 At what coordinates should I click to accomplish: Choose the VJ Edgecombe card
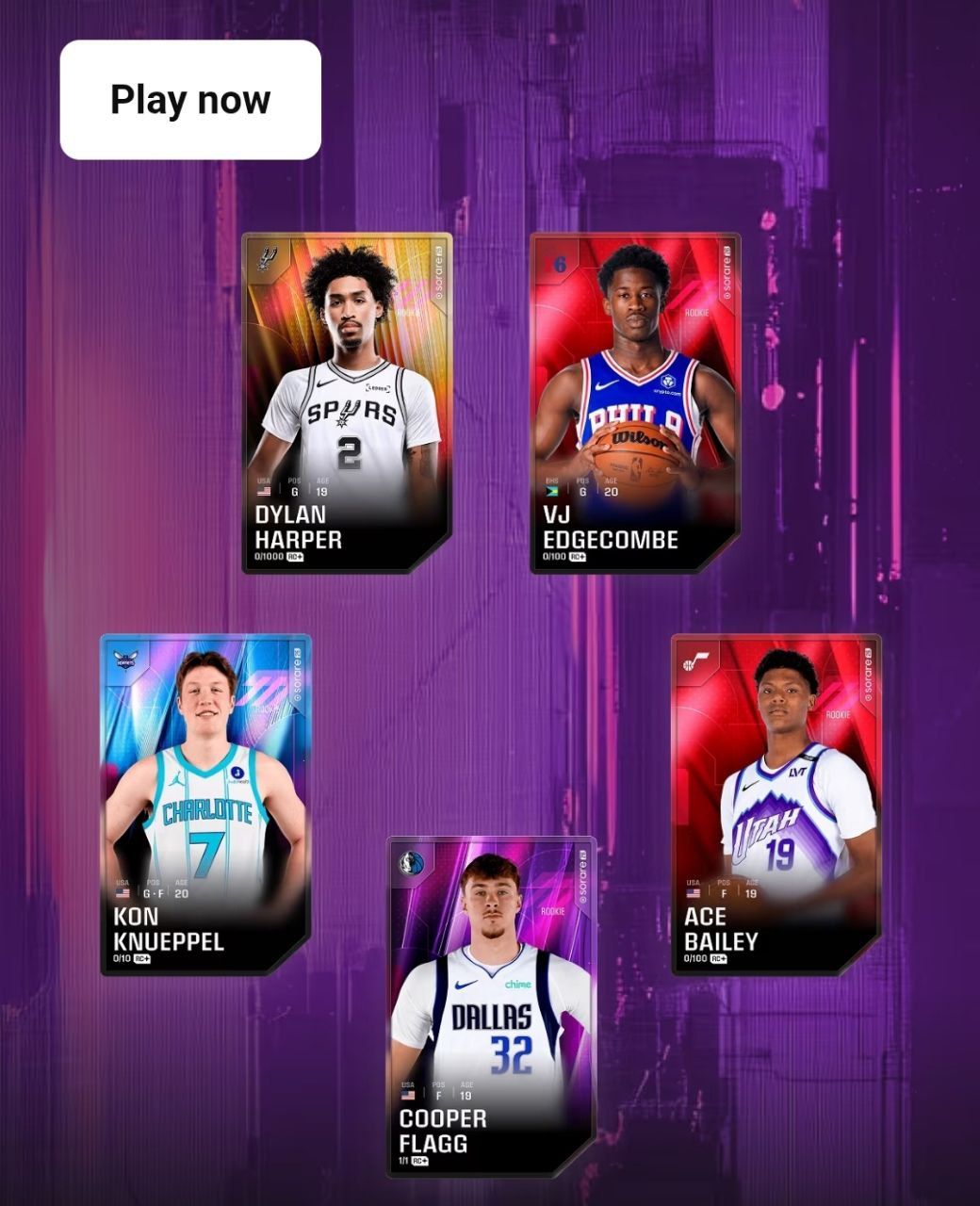[x=635, y=403]
